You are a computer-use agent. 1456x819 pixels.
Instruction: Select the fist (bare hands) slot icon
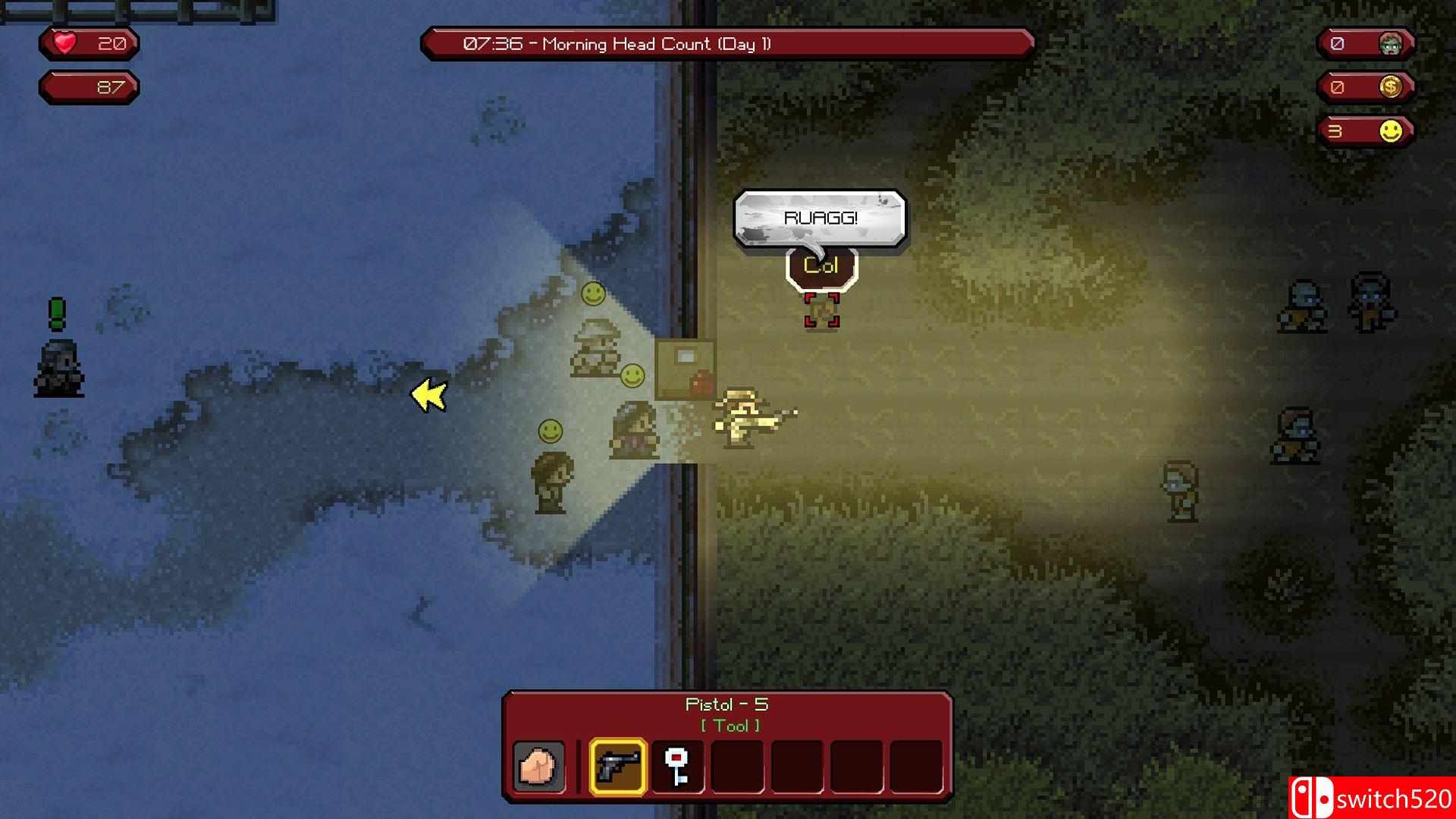540,767
